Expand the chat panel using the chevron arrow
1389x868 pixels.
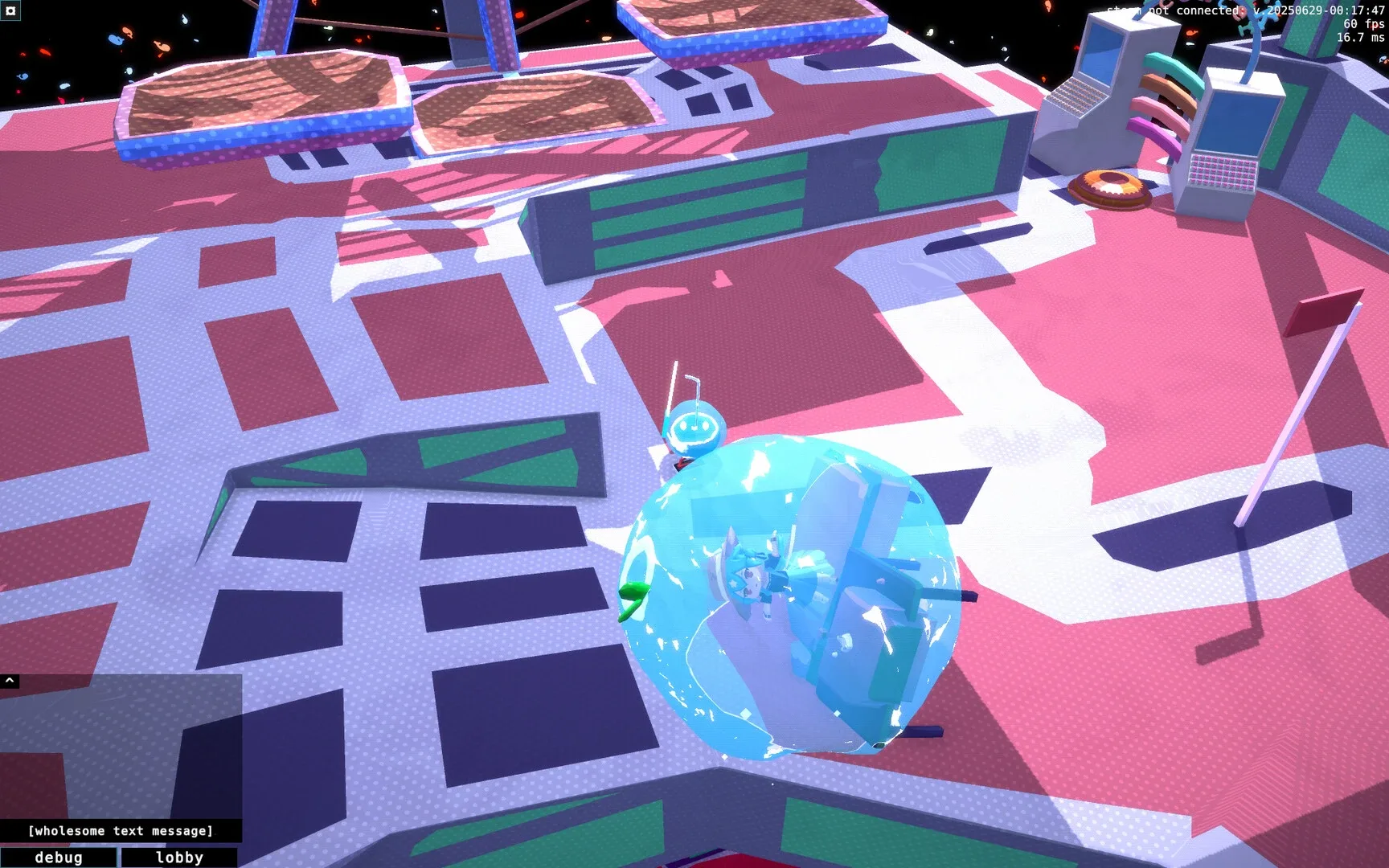point(10,679)
